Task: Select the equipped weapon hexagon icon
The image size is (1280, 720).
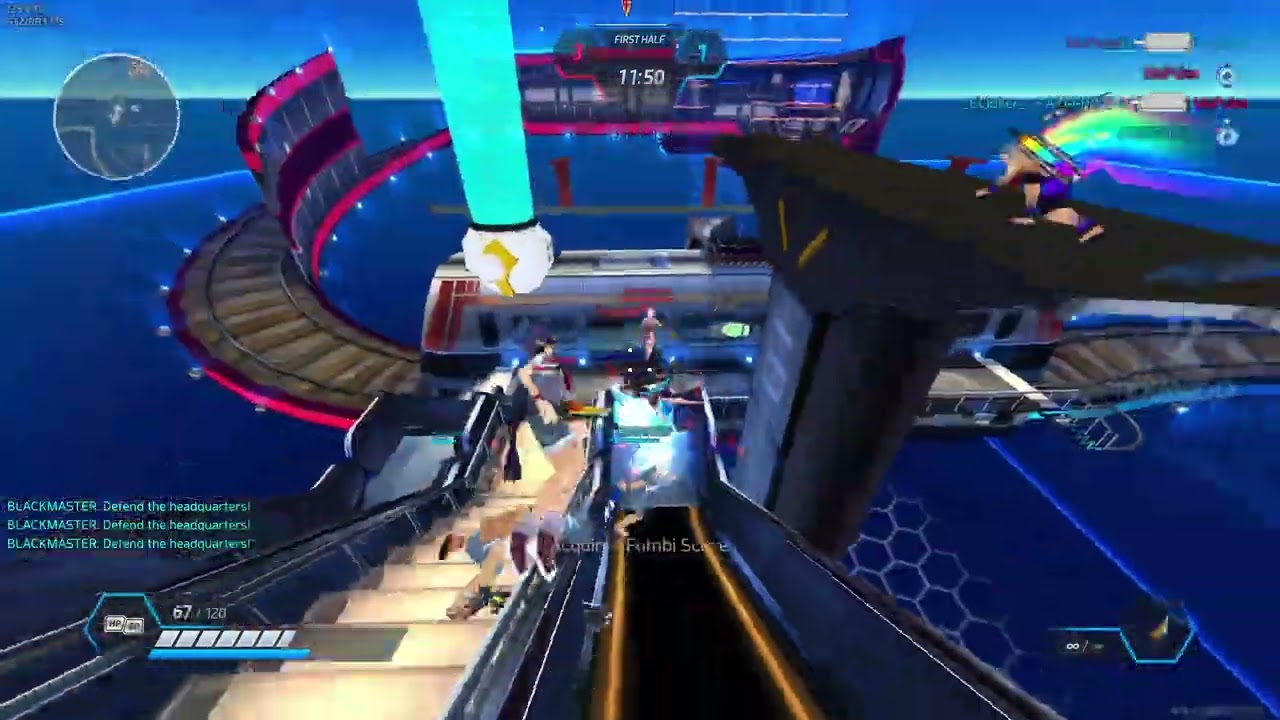Action: (1158, 634)
